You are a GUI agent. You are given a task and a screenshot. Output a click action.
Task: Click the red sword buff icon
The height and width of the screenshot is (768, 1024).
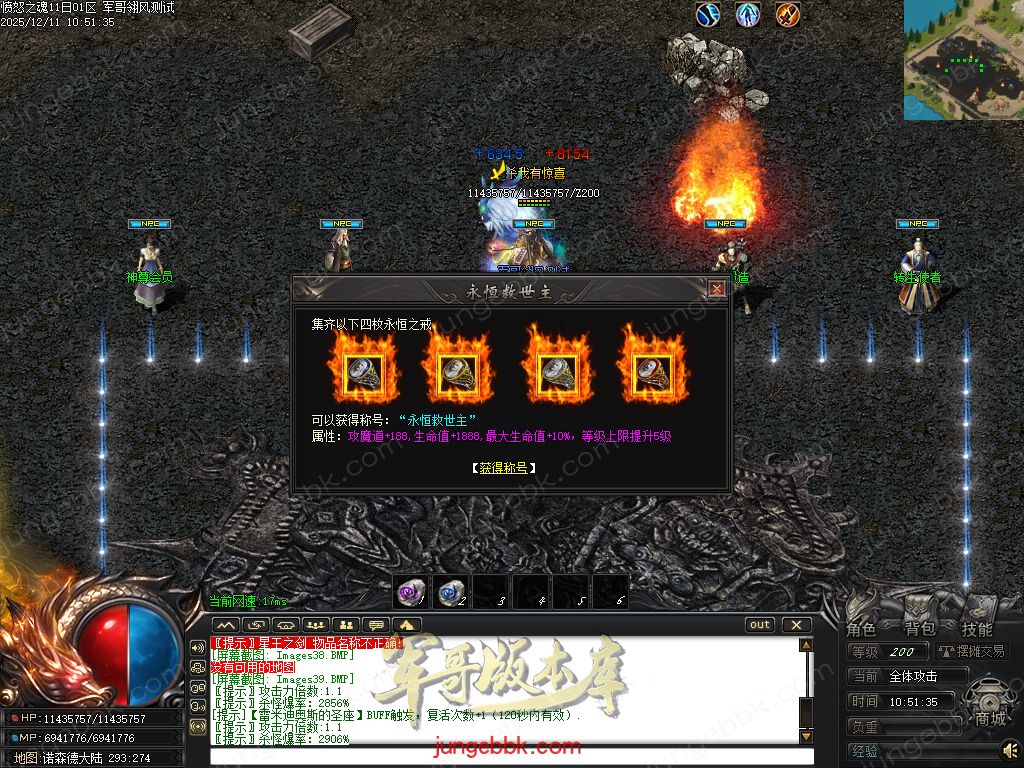point(788,15)
